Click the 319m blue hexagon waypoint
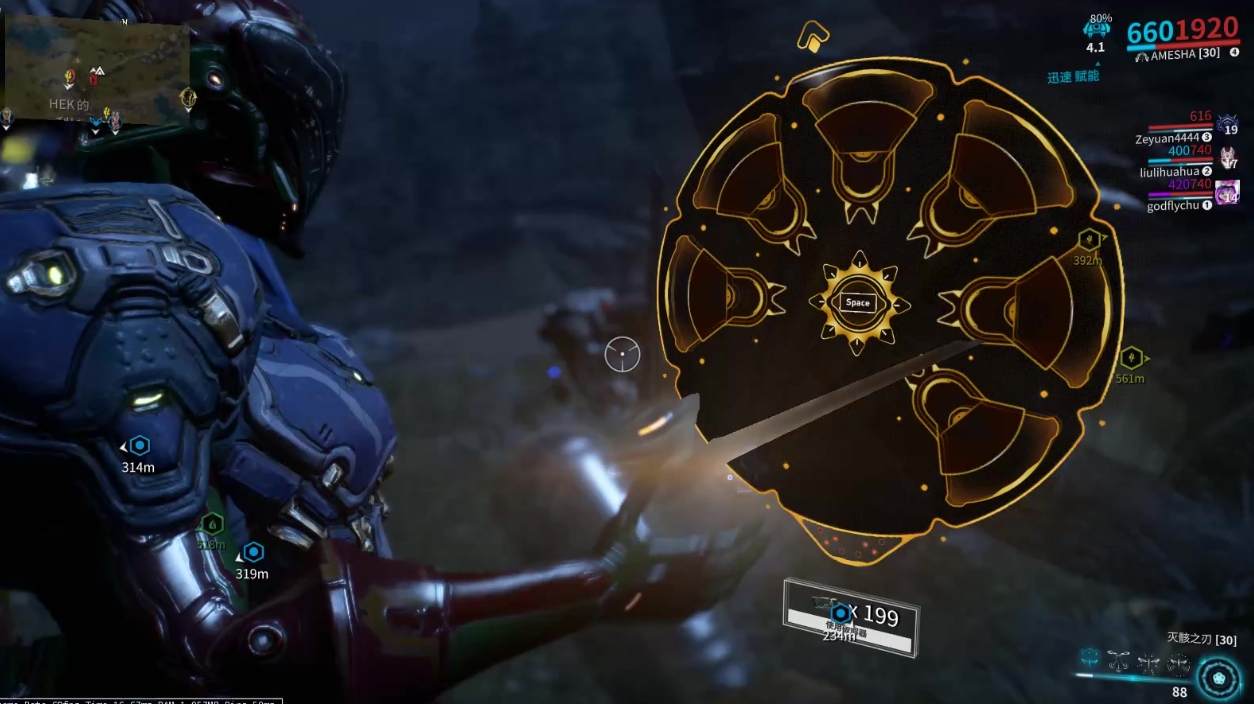The image size is (1254, 704). point(254,552)
